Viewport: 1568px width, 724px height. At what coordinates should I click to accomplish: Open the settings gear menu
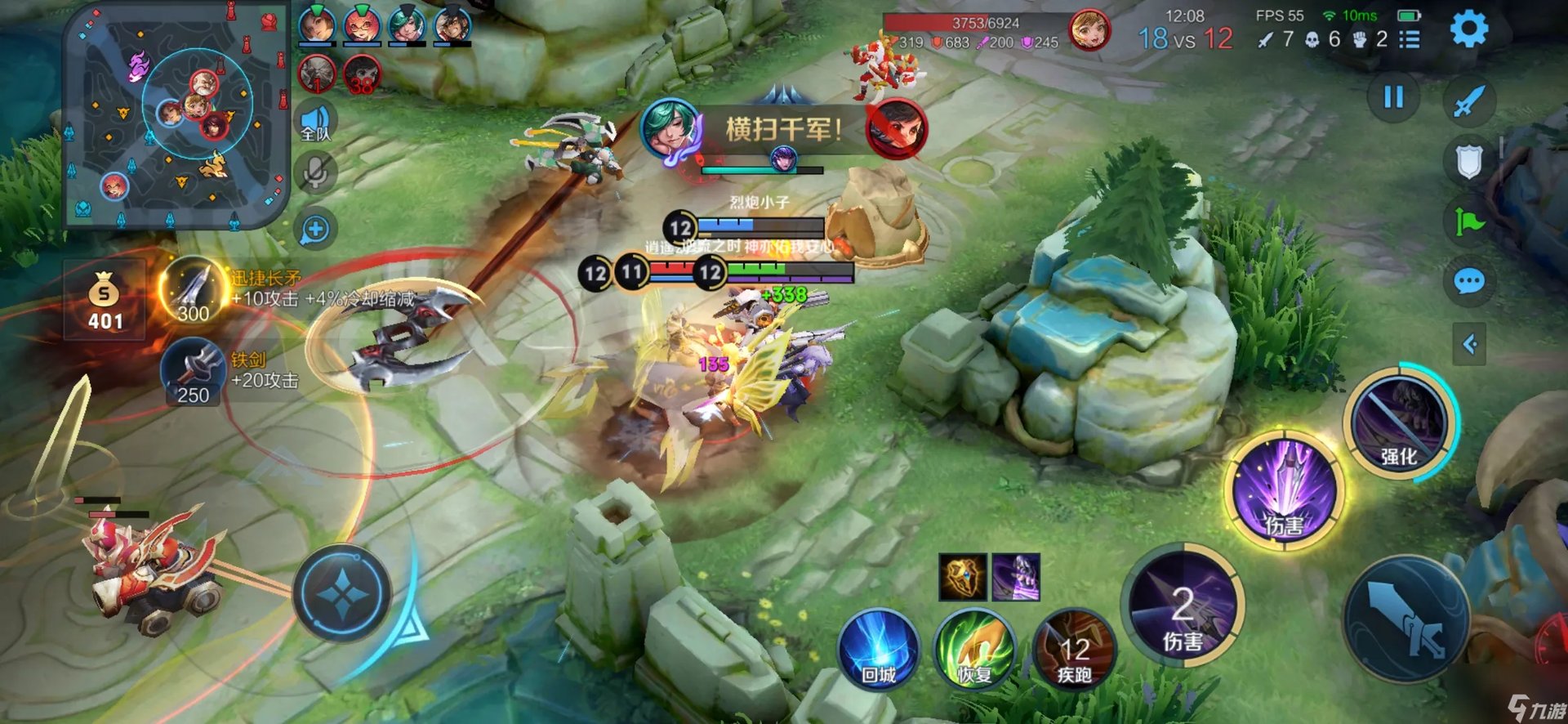click(x=1468, y=29)
